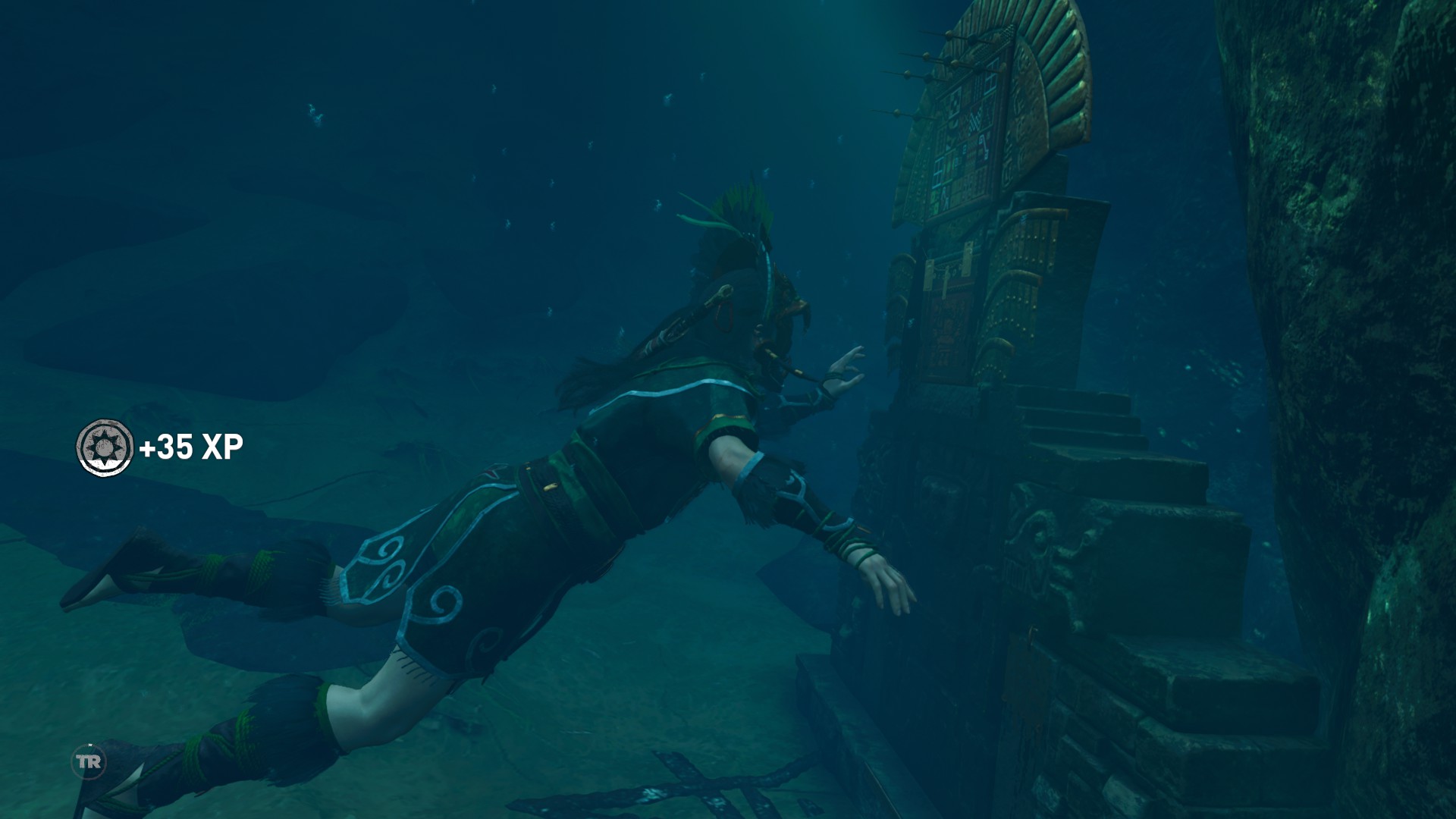Click the XP reward sun emblem icon
The width and height of the screenshot is (1456, 819).
[x=105, y=448]
